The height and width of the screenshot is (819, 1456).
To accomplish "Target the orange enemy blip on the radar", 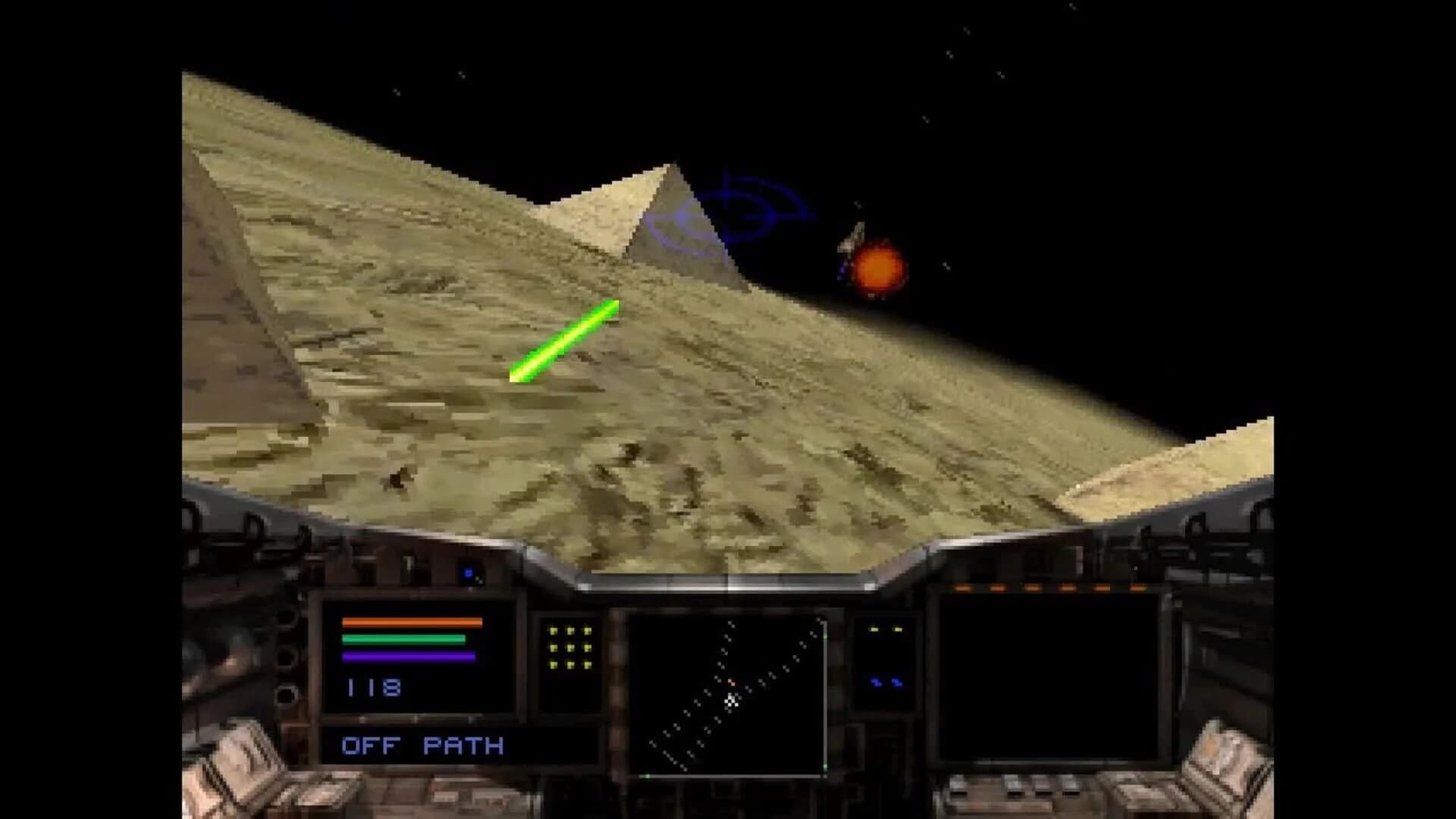I will coord(732,682).
